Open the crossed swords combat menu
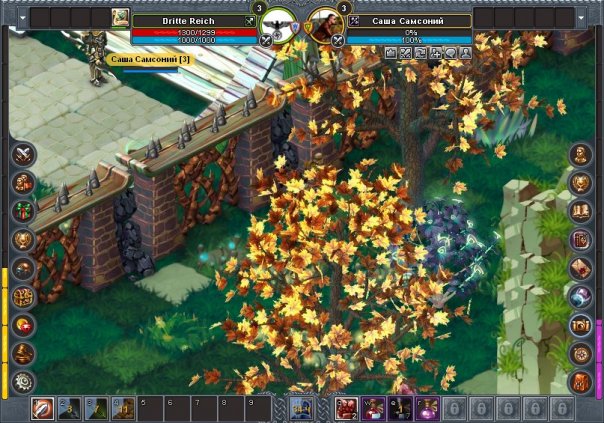Viewport: 604px width, 423px height. pyautogui.click(x=23, y=155)
